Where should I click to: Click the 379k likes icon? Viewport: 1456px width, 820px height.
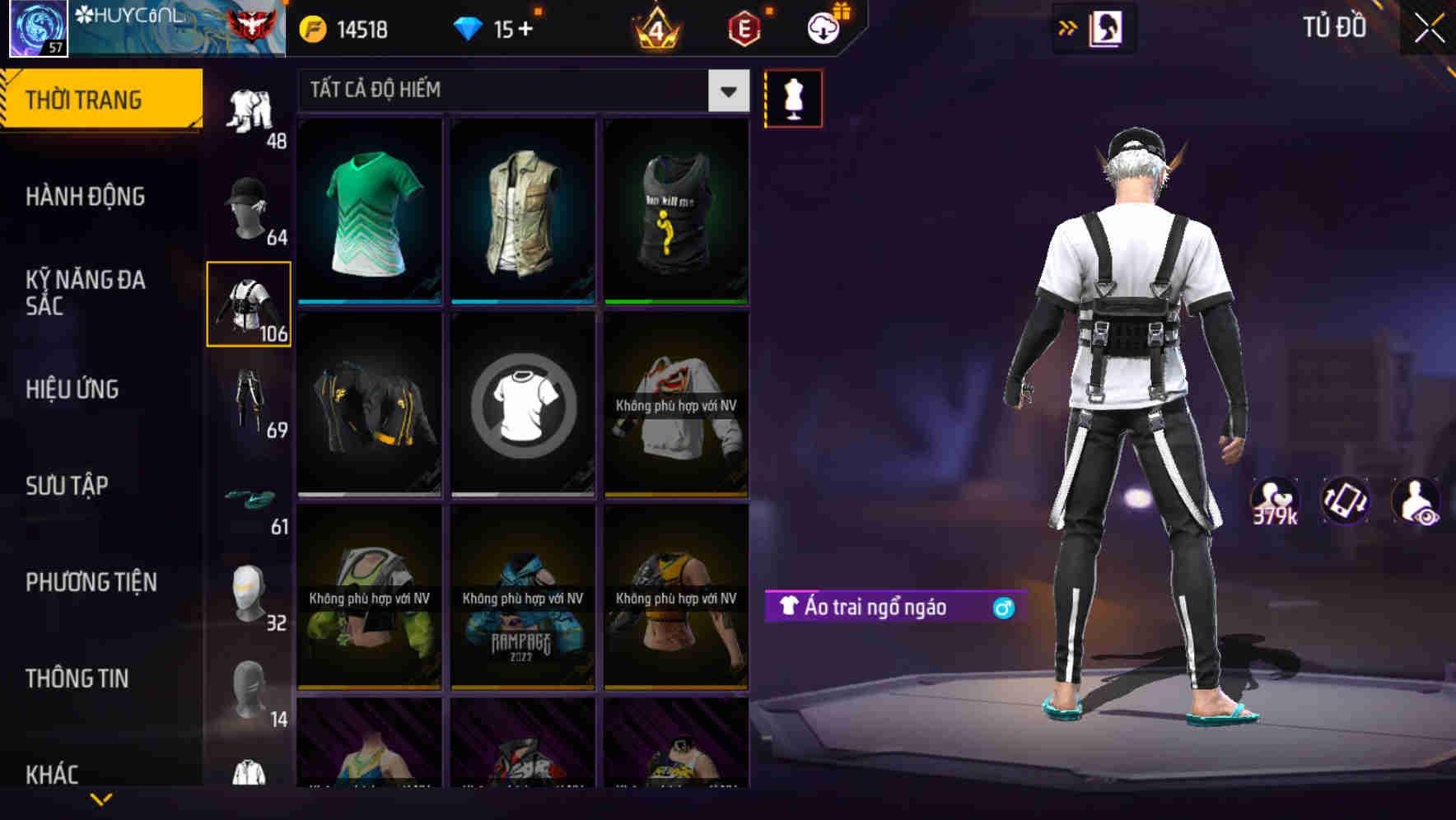coord(1273,501)
